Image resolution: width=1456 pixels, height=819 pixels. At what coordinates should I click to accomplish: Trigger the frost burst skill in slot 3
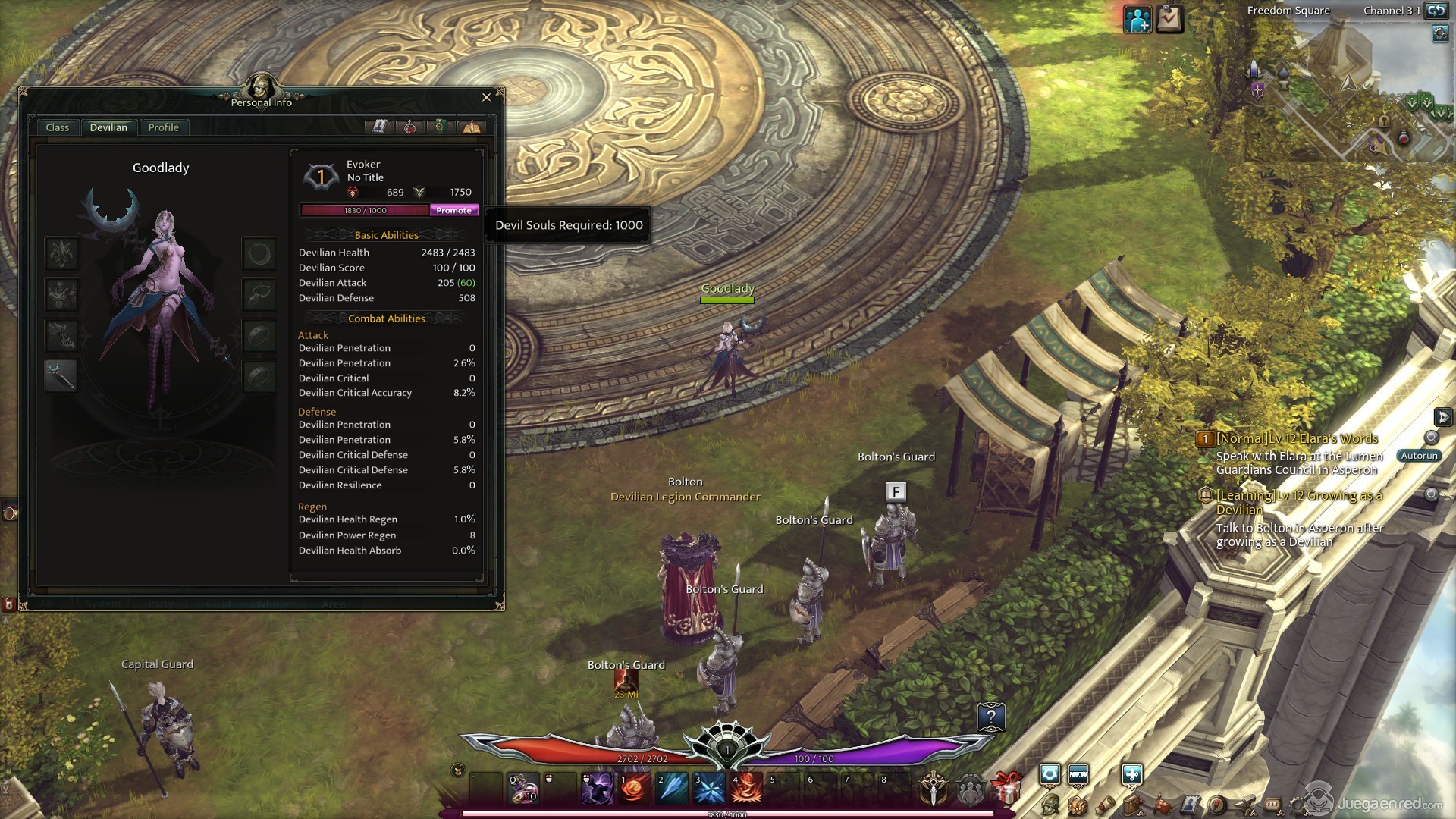709,789
